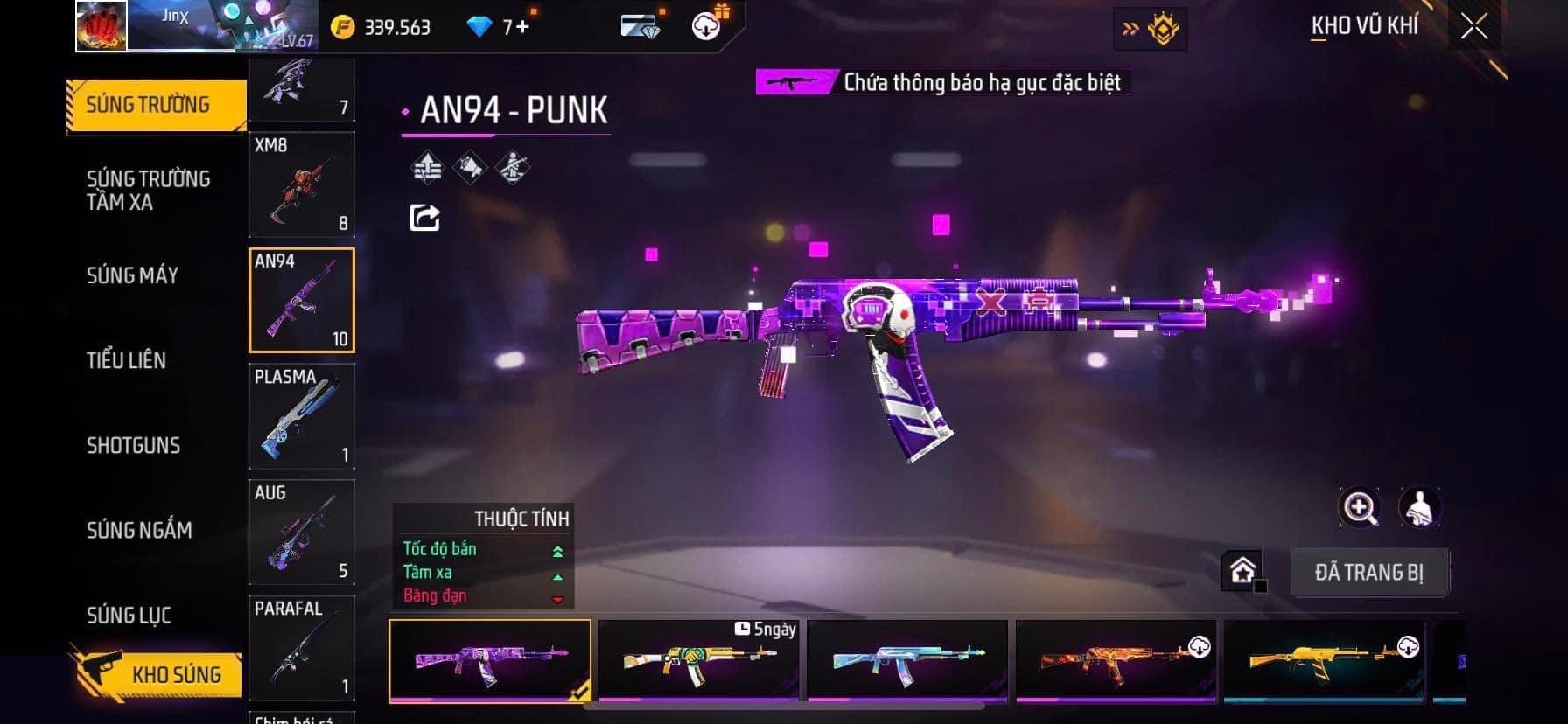Select the XM8 weapon tile
This screenshot has width=1568, height=724.
coord(301,184)
